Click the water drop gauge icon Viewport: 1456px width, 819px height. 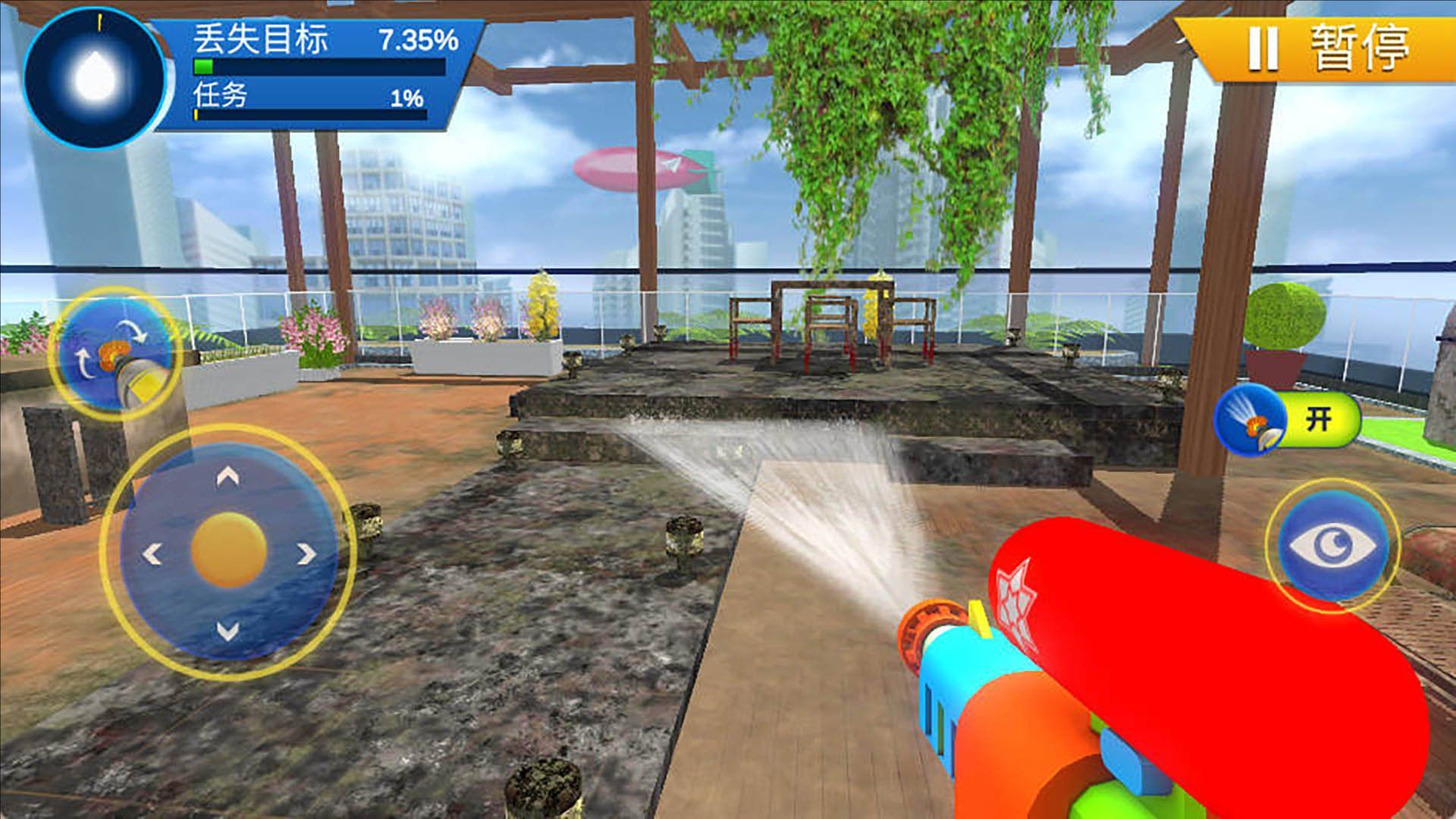(94, 76)
